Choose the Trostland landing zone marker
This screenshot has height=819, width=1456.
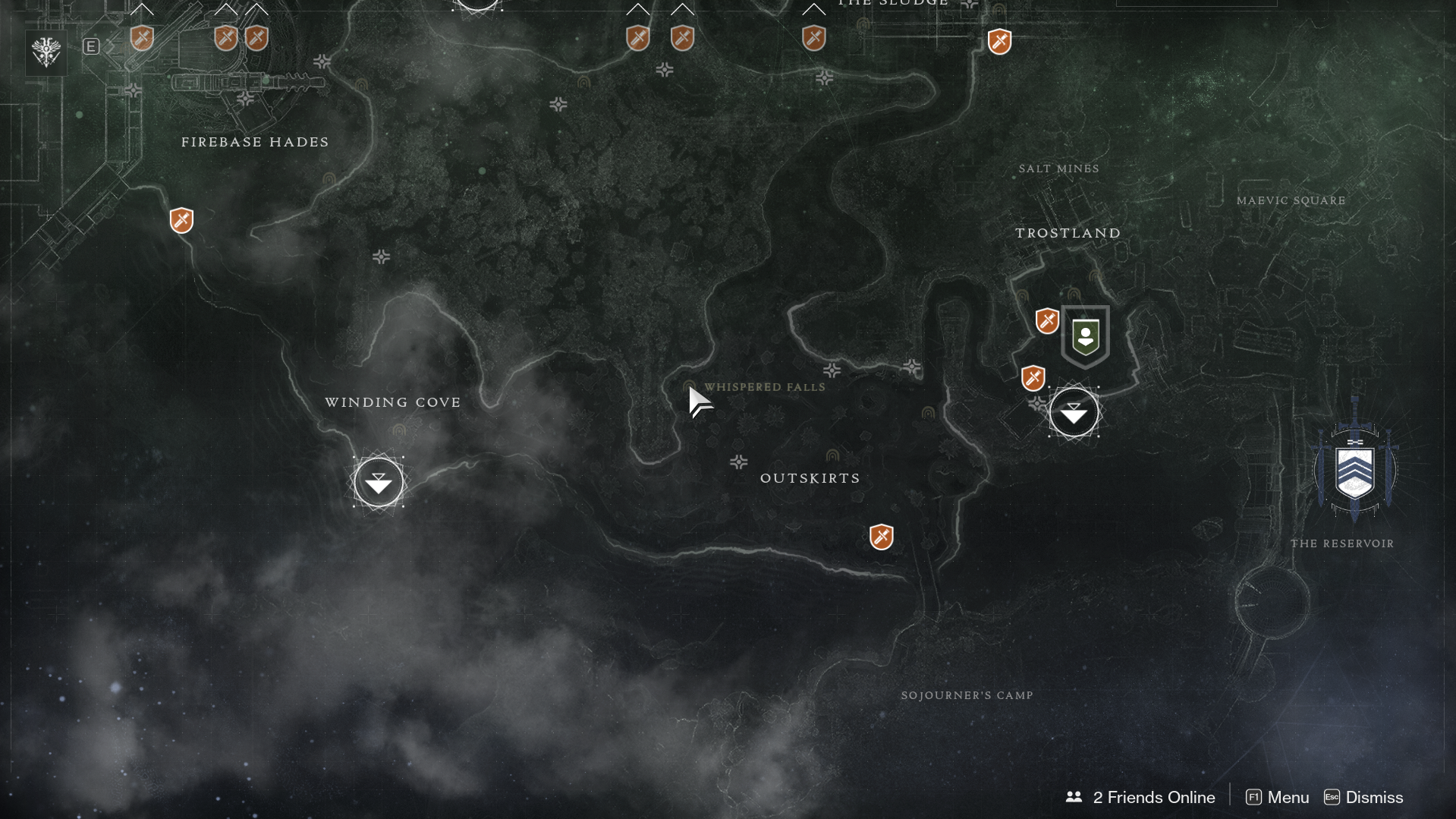click(1074, 413)
